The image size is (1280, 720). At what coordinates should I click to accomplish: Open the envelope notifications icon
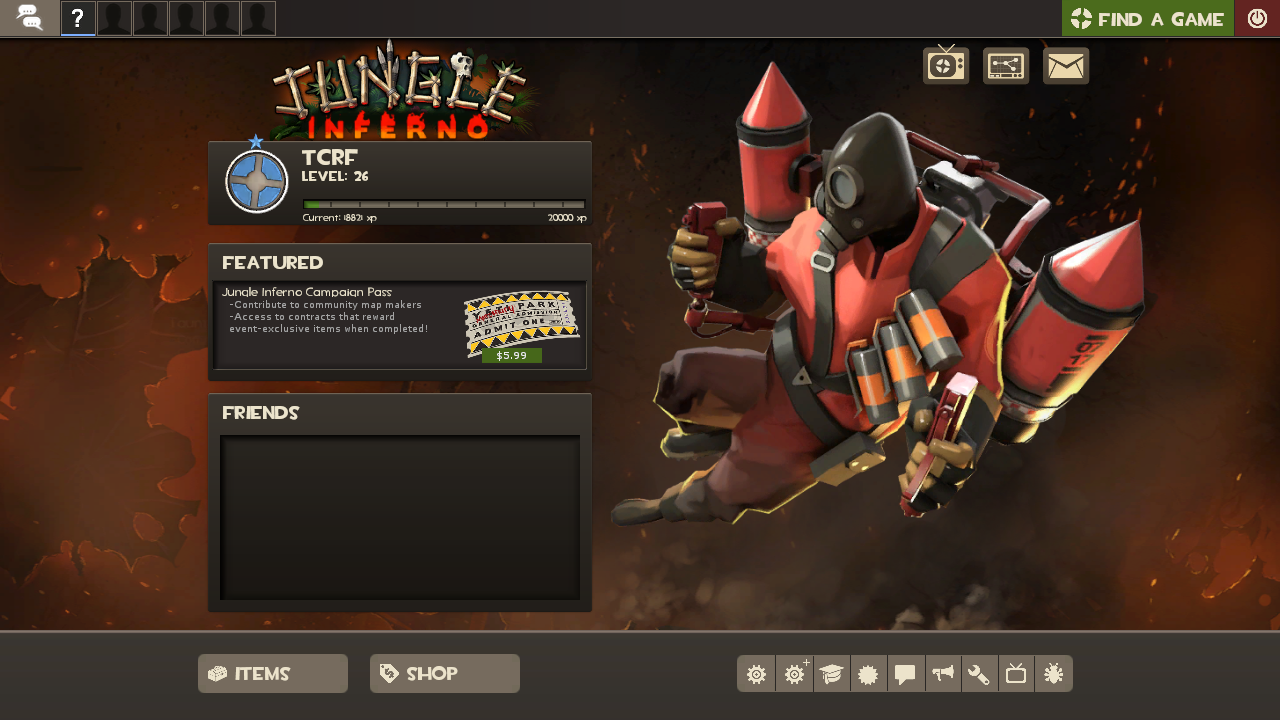pyautogui.click(x=1066, y=66)
